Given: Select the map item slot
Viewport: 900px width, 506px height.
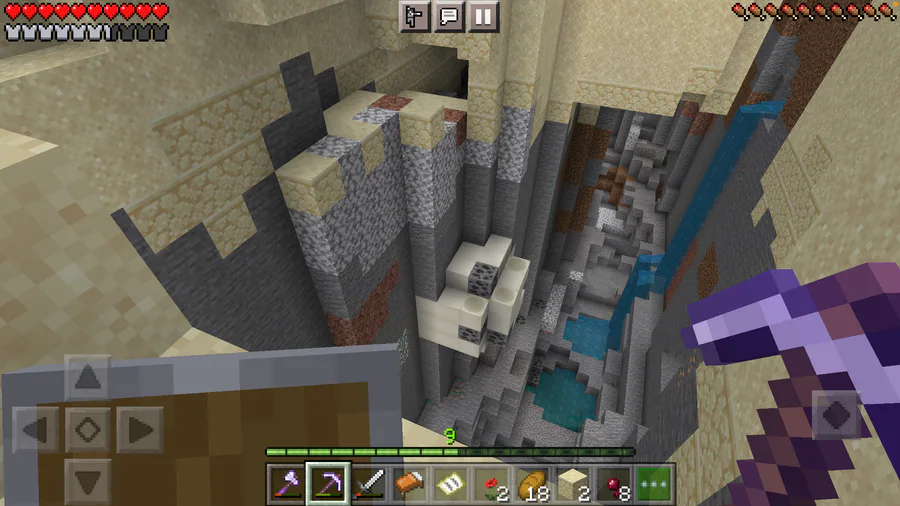Looking at the screenshot, I should [x=451, y=483].
